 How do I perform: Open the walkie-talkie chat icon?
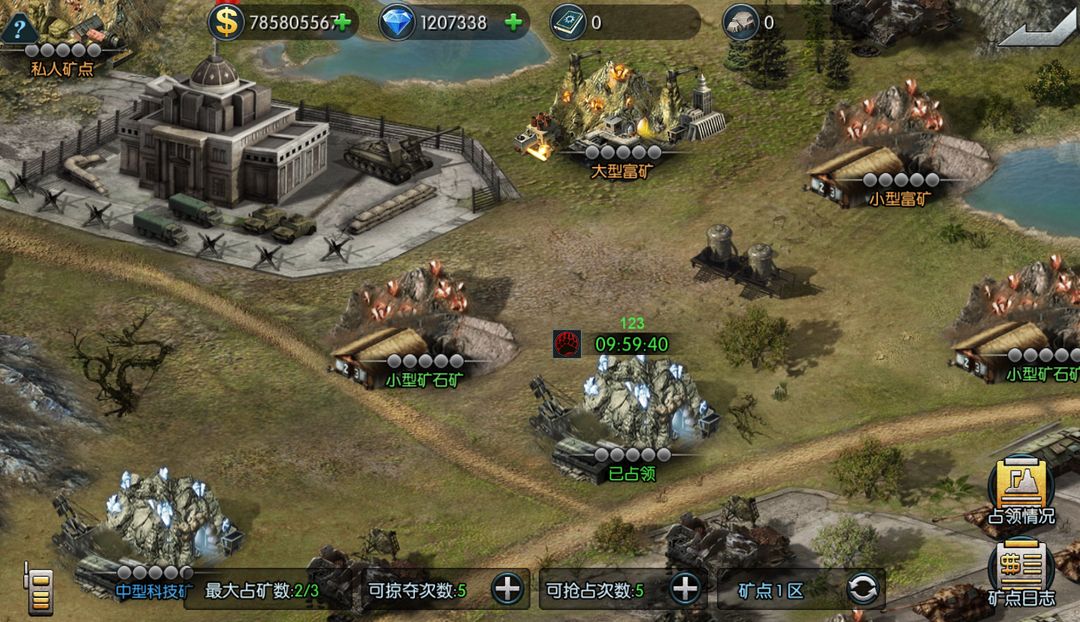[38, 587]
